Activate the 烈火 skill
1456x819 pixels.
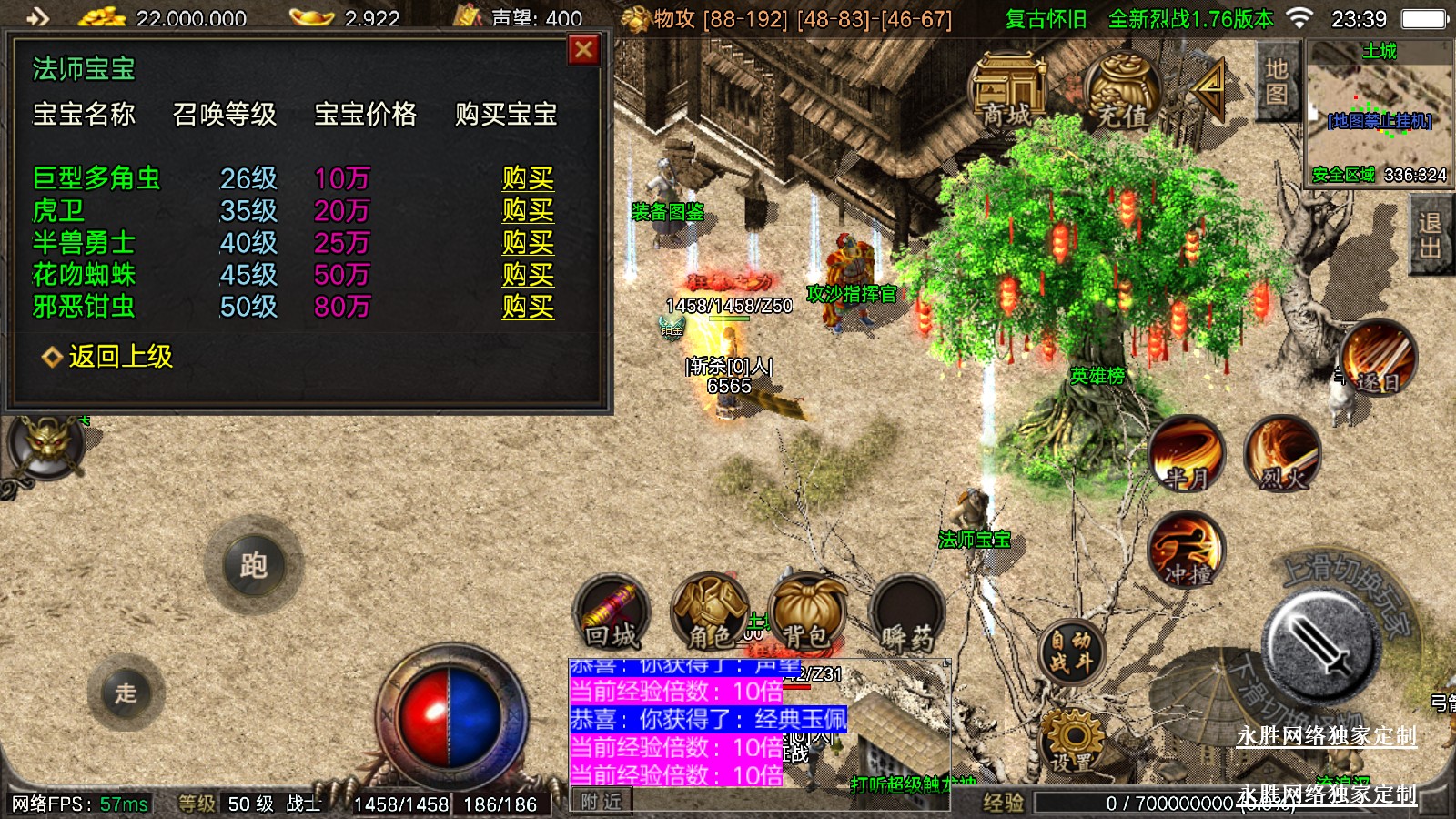(1282, 452)
